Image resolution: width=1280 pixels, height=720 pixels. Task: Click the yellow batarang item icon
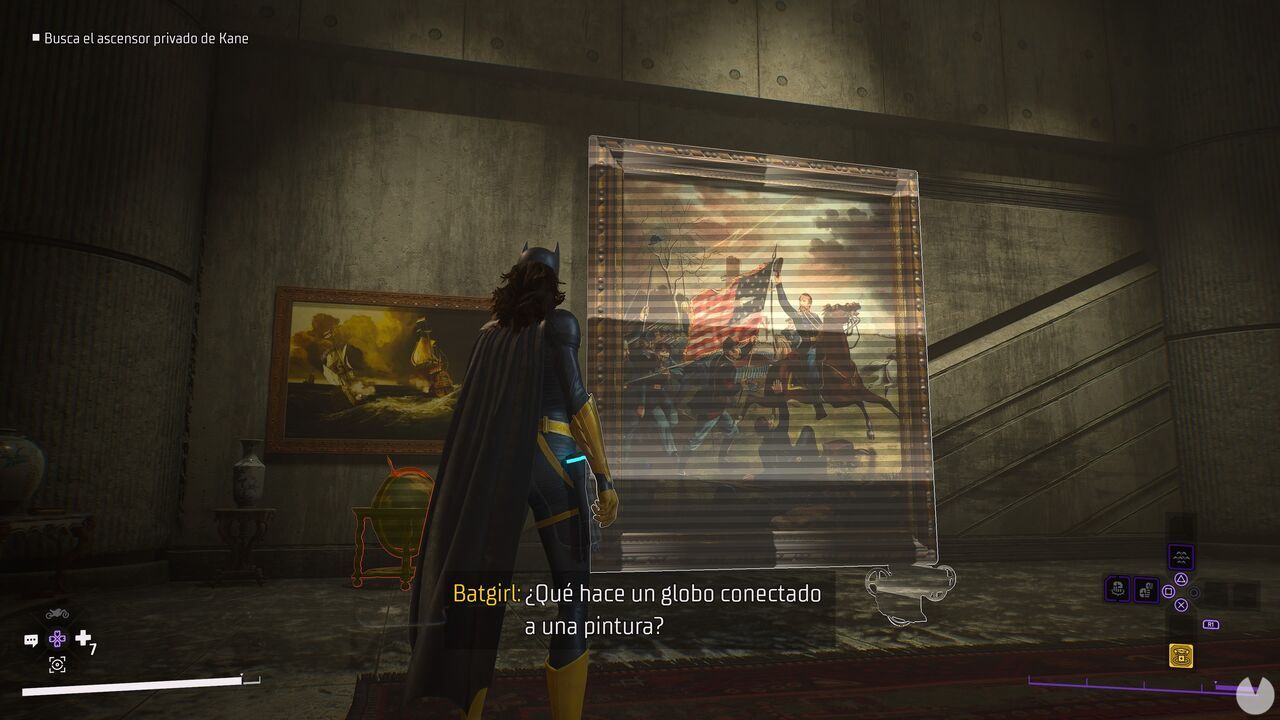point(1181,655)
